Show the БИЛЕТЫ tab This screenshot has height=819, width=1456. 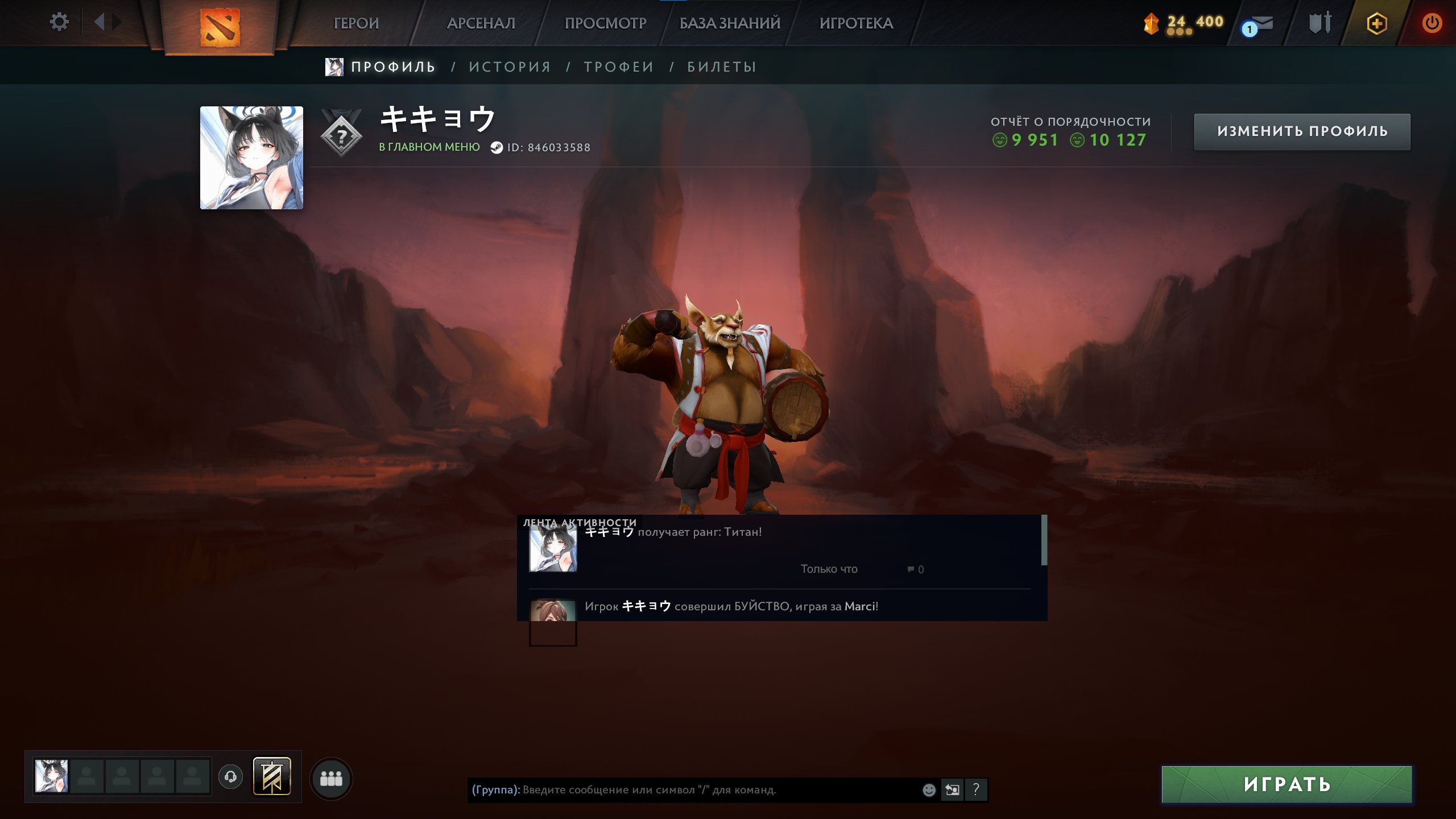pos(722,67)
